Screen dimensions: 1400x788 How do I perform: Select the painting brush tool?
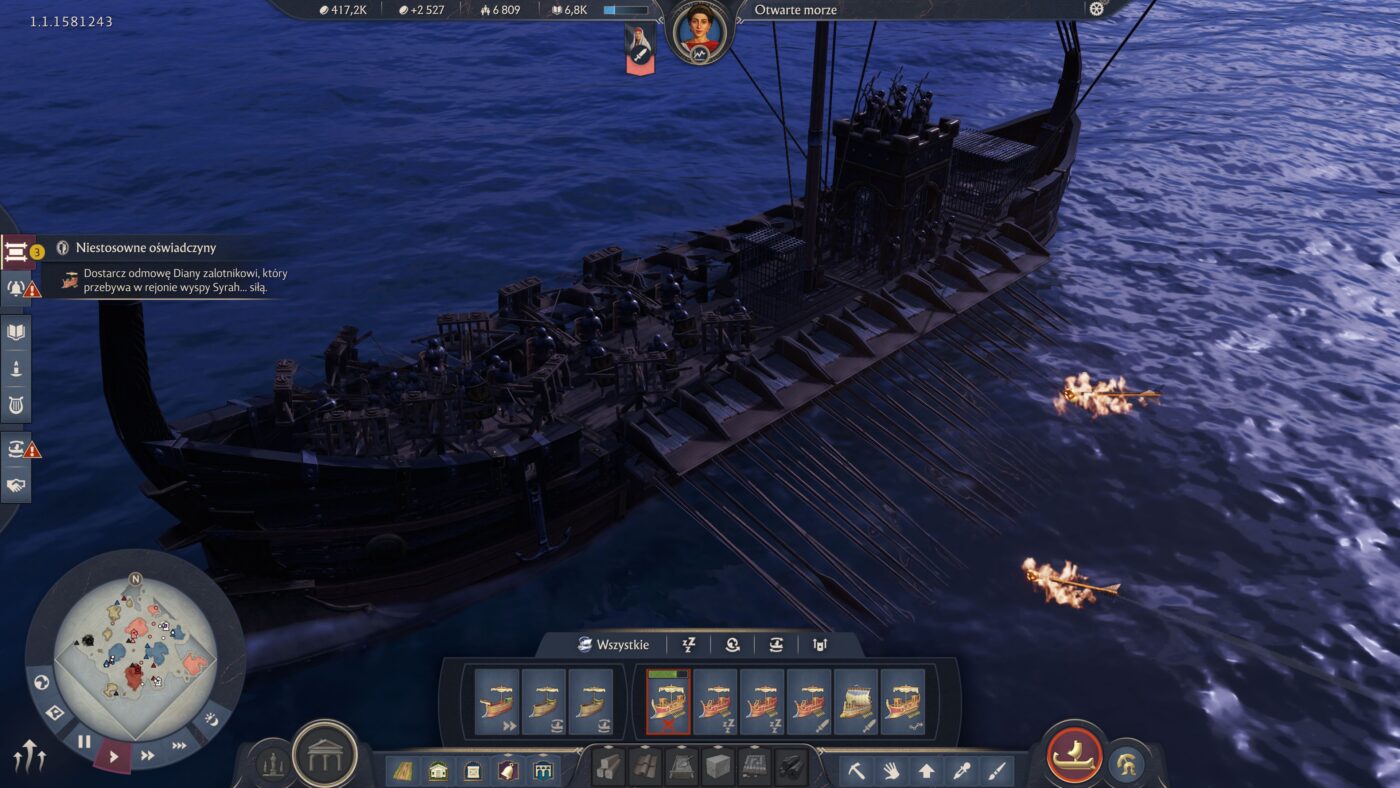point(996,770)
